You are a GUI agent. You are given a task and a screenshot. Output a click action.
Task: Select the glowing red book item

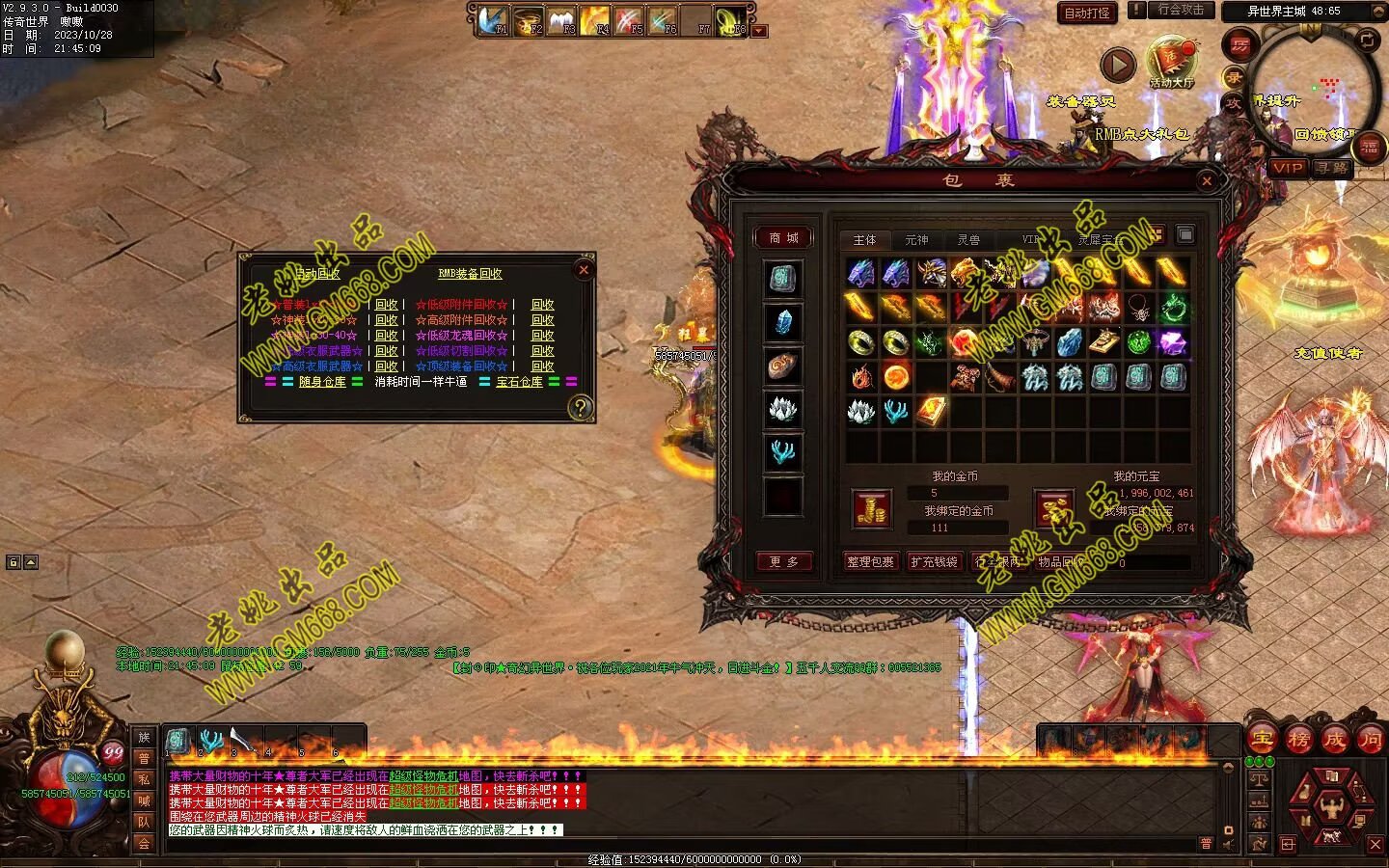click(931, 411)
